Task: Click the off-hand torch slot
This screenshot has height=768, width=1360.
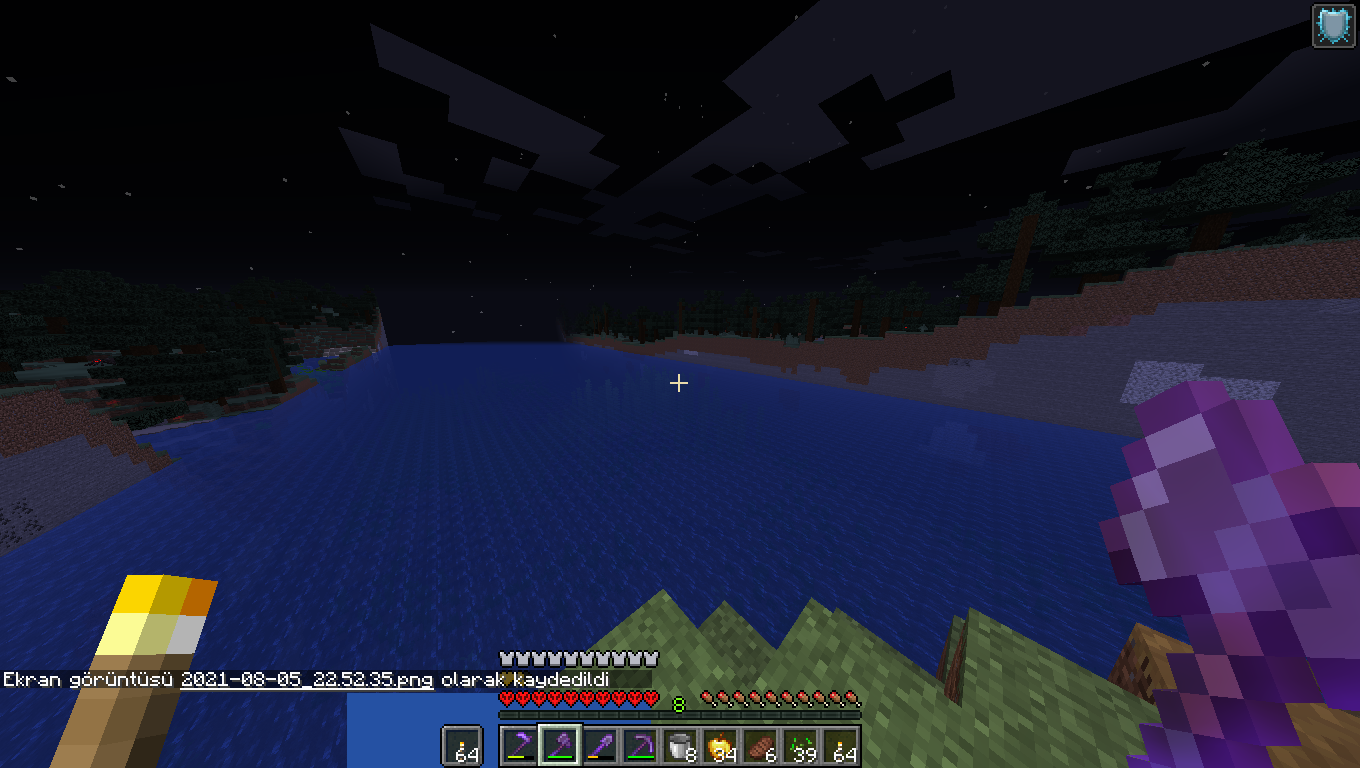Action: pos(462,746)
